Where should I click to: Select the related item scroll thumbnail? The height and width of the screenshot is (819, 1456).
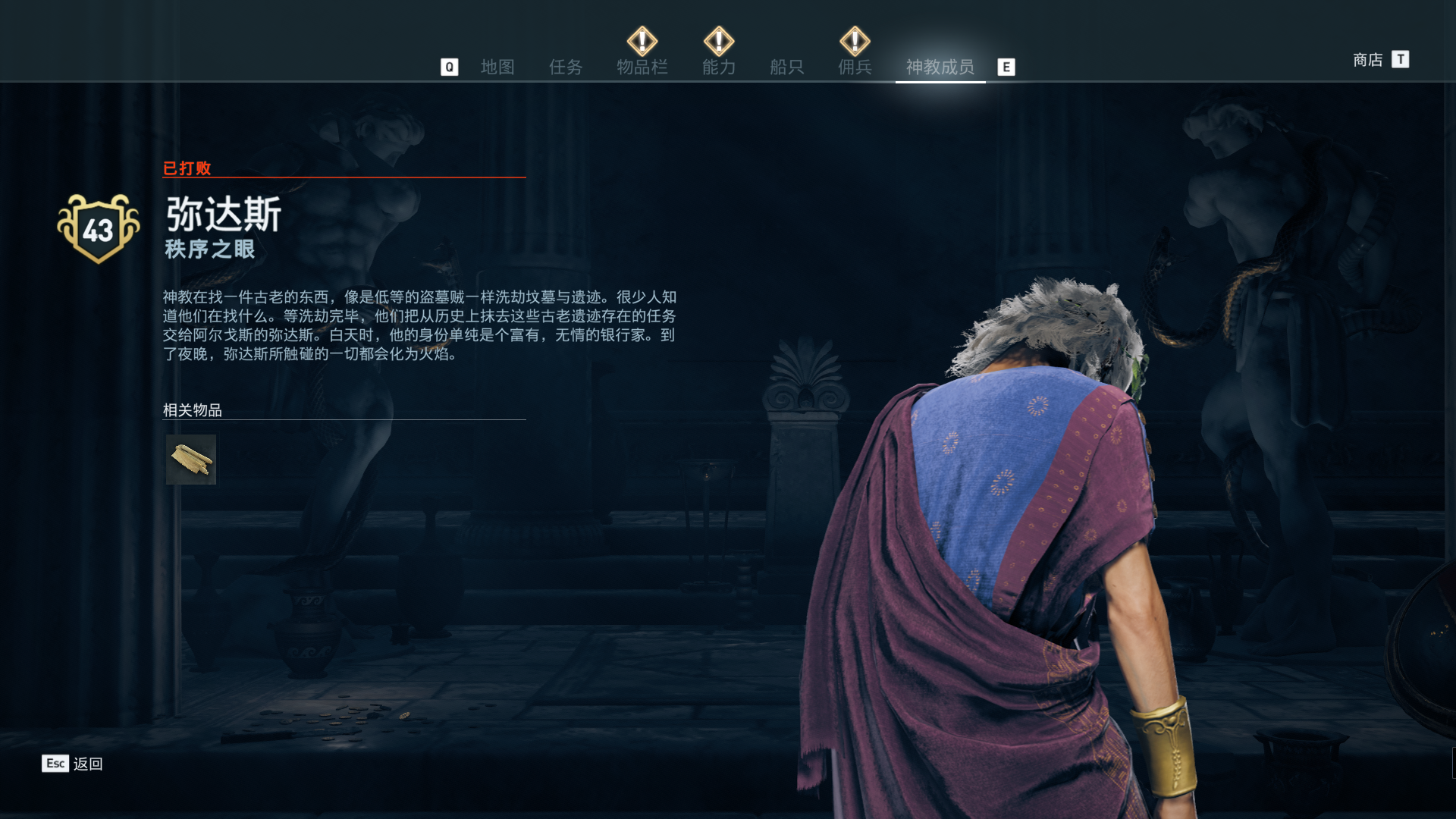coord(191,460)
